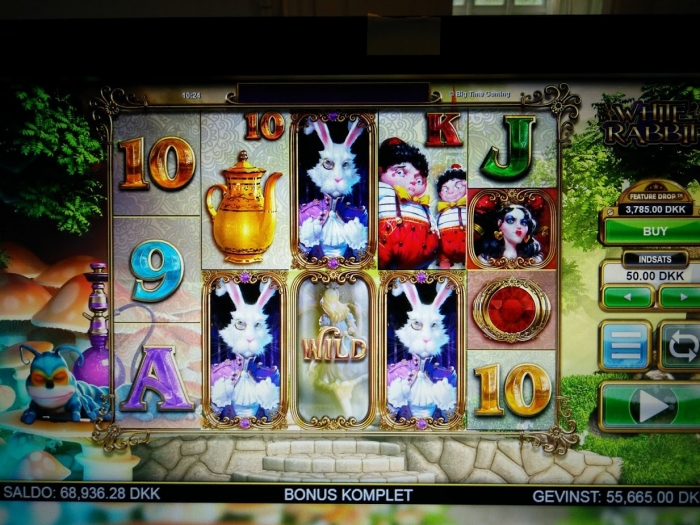Decrease the stake with the left arrow

click(x=627, y=297)
